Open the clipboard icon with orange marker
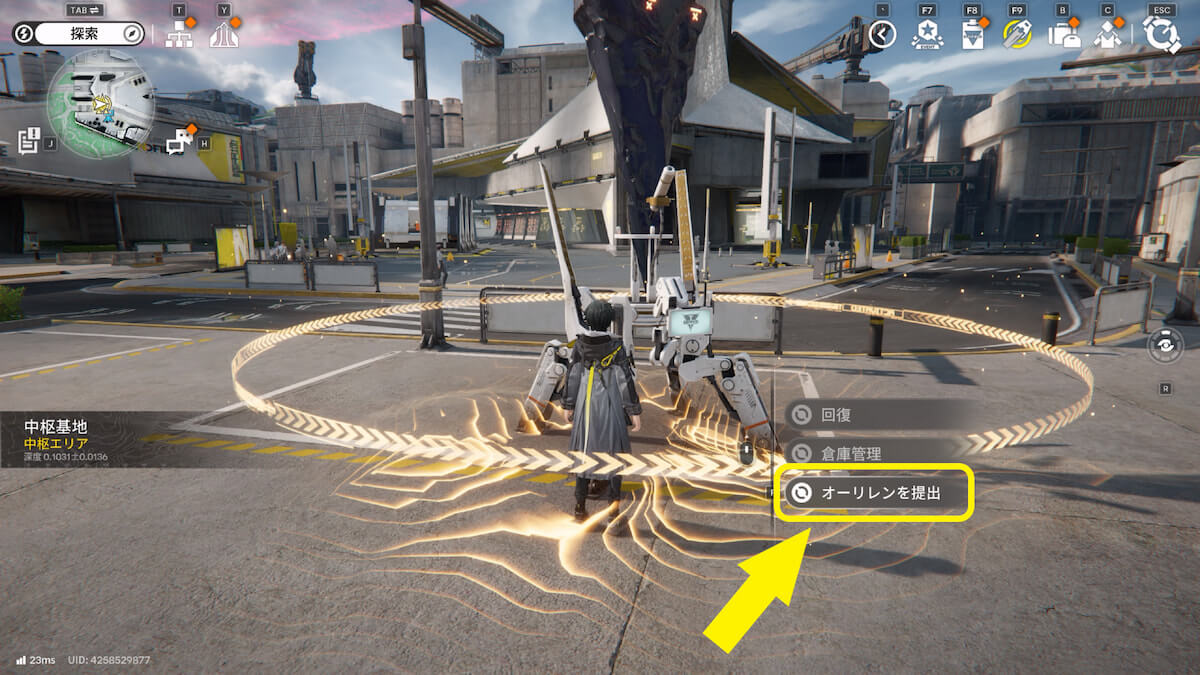 point(972,35)
